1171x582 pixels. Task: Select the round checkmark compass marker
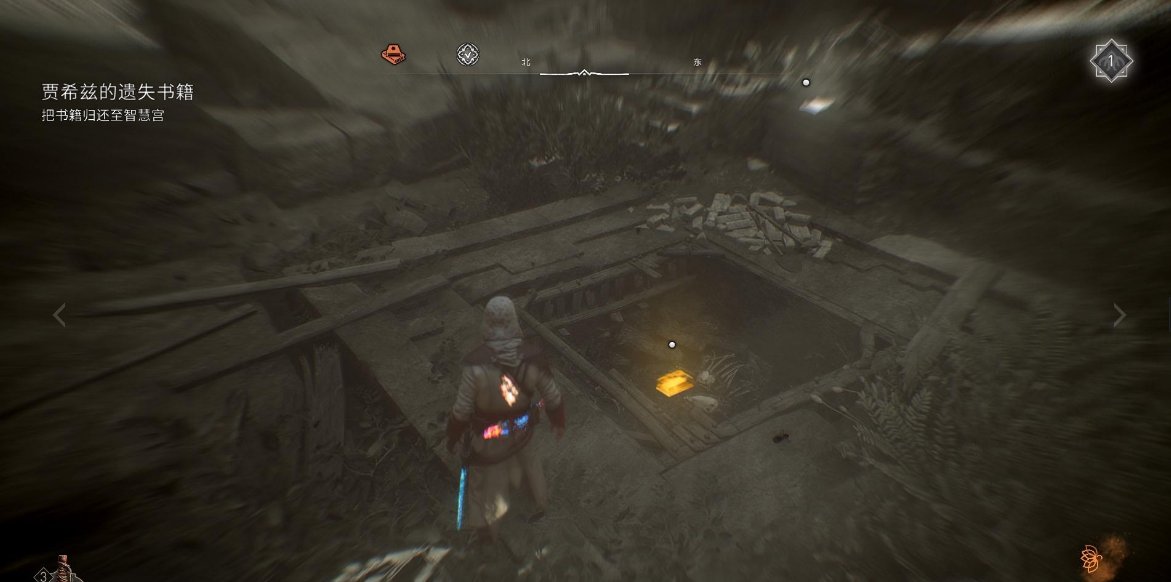(x=467, y=55)
